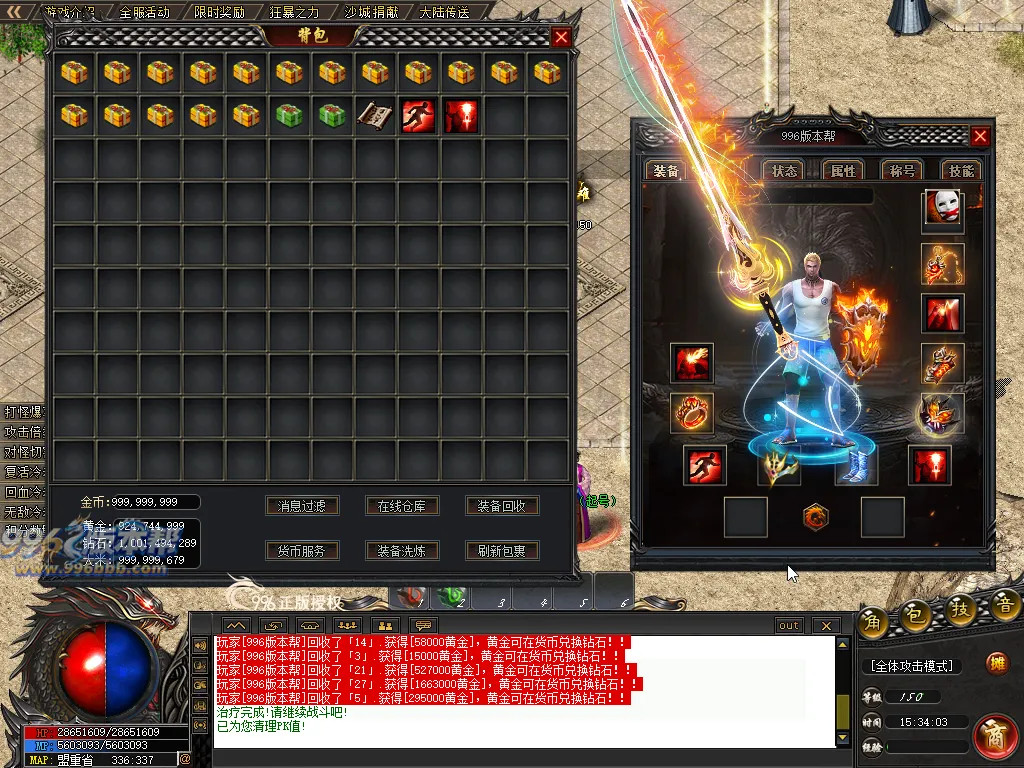Open the 全服活动 server events menu
Viewport: 1024px width, 768px height.
[x=144, y=13]
